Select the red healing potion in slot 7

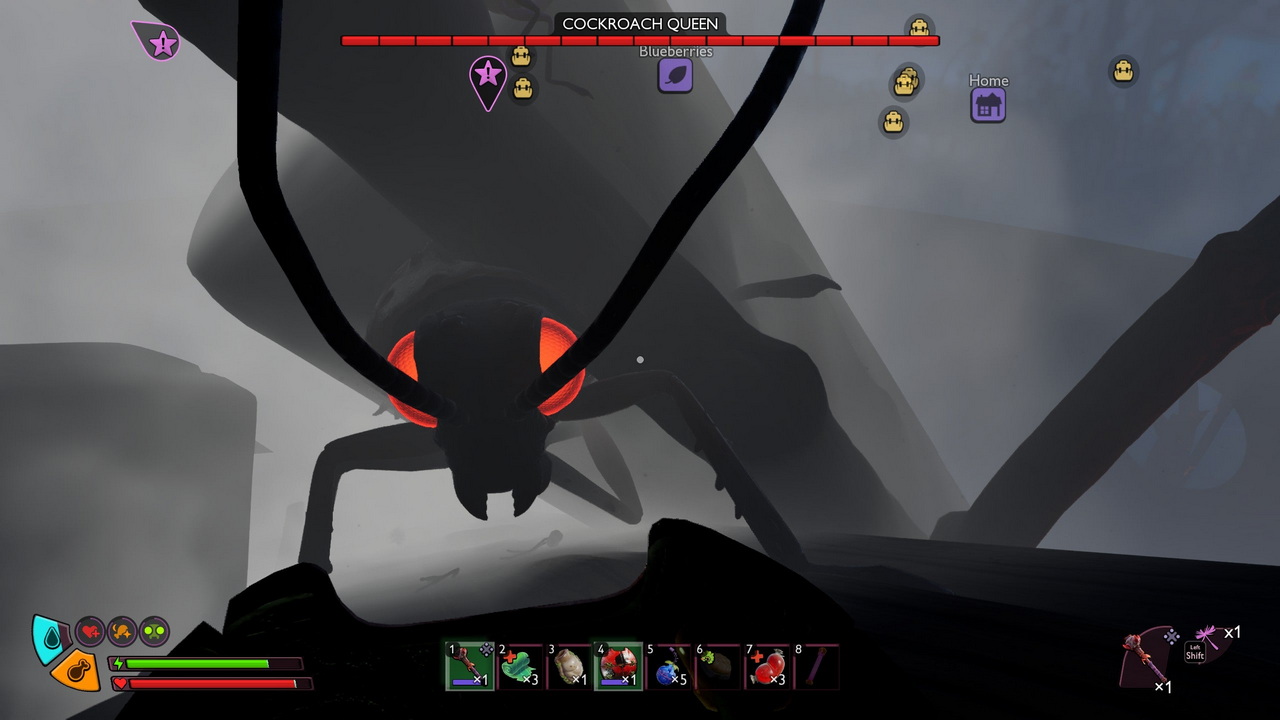pos(768,666)
